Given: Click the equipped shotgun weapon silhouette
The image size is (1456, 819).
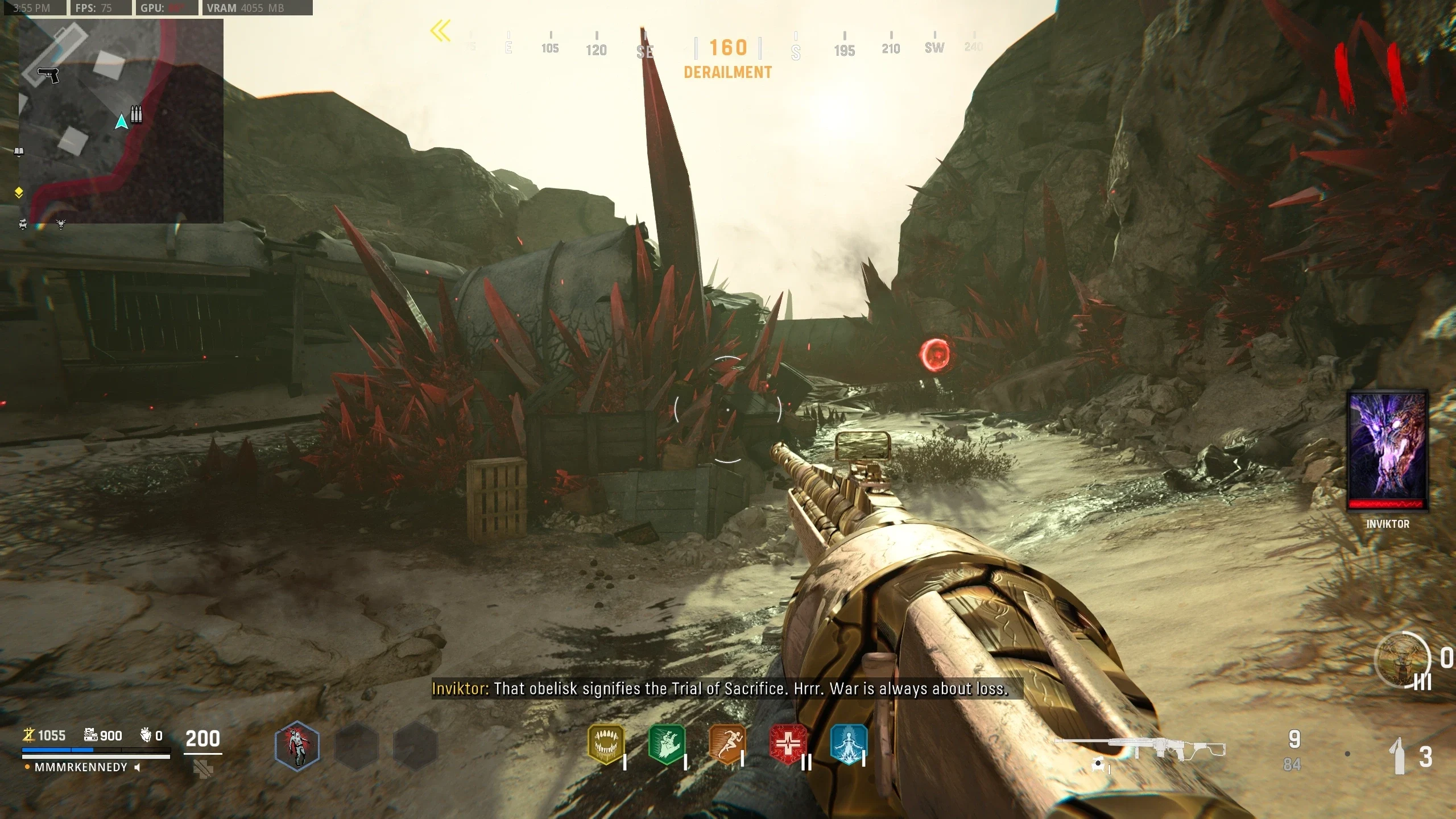Looking at the screenshot, I should click(x=1139, y=748).
